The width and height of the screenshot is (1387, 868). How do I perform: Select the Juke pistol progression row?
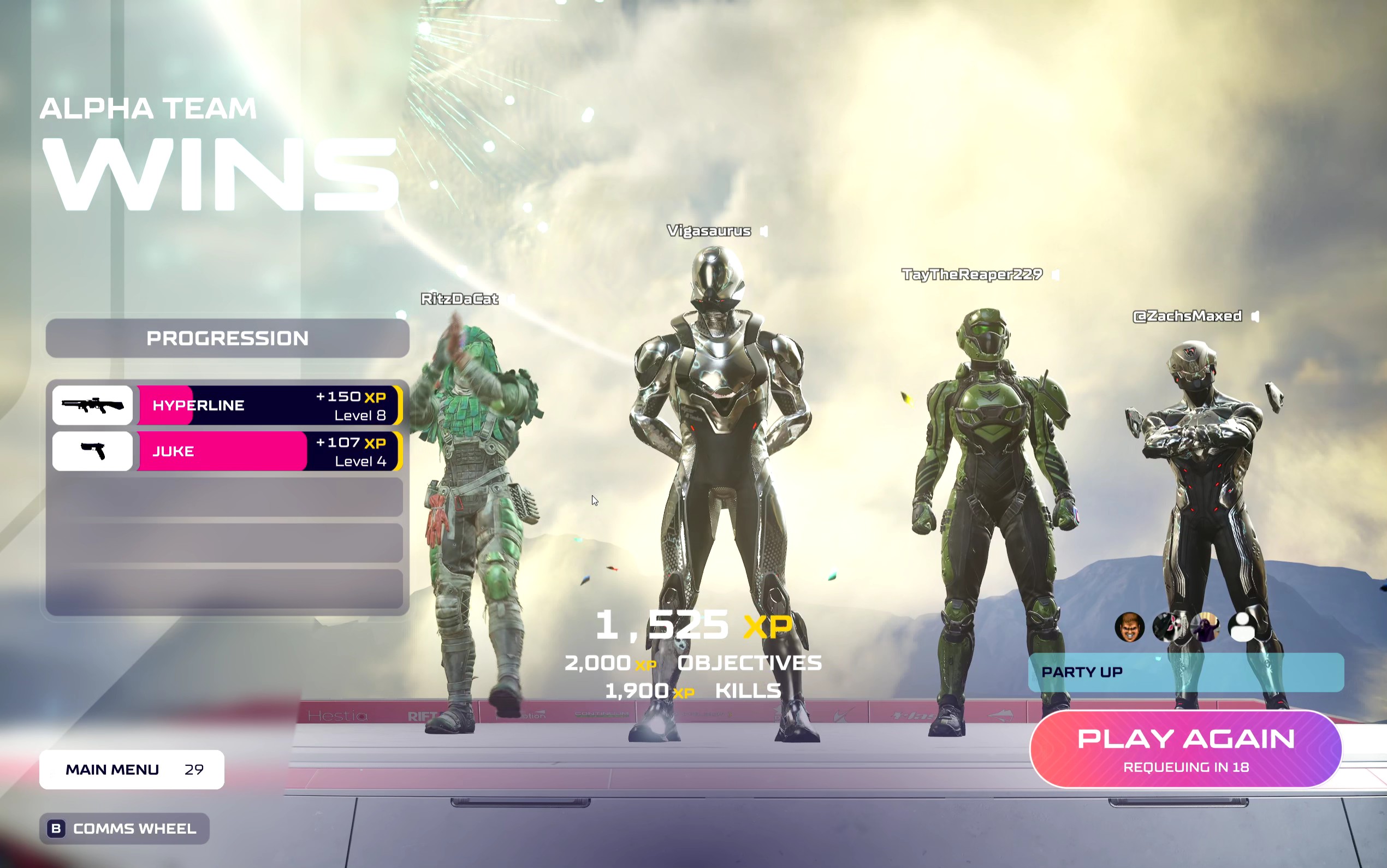(227, 451)
